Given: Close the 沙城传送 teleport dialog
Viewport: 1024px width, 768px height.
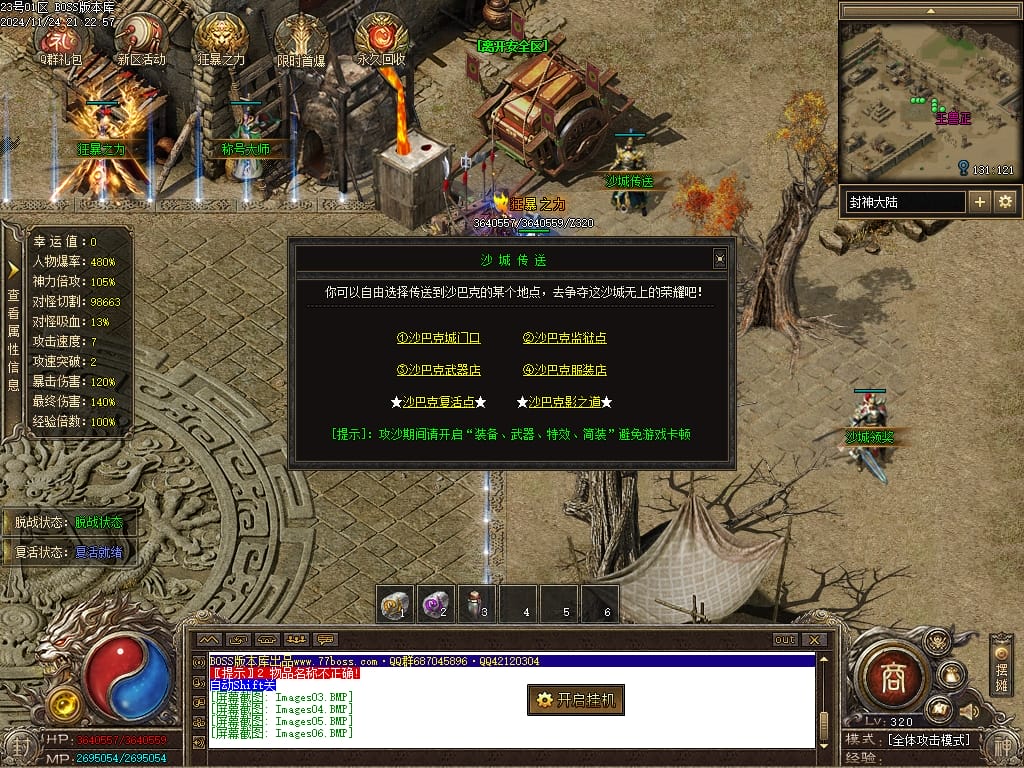Looking at the screenshot, I should tap(719, 259).
